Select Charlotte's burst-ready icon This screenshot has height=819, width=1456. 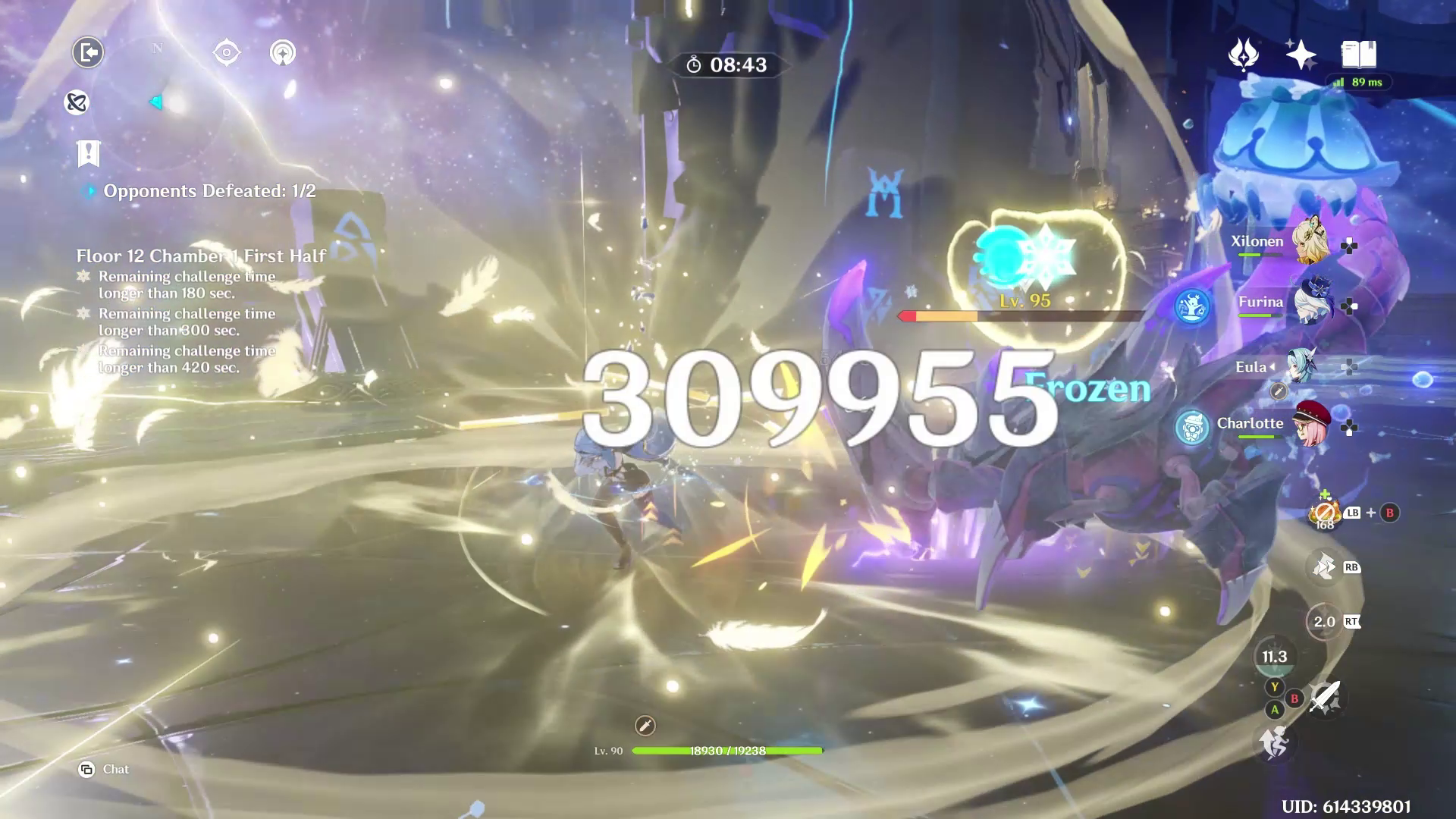click(x=1193, y=426)
